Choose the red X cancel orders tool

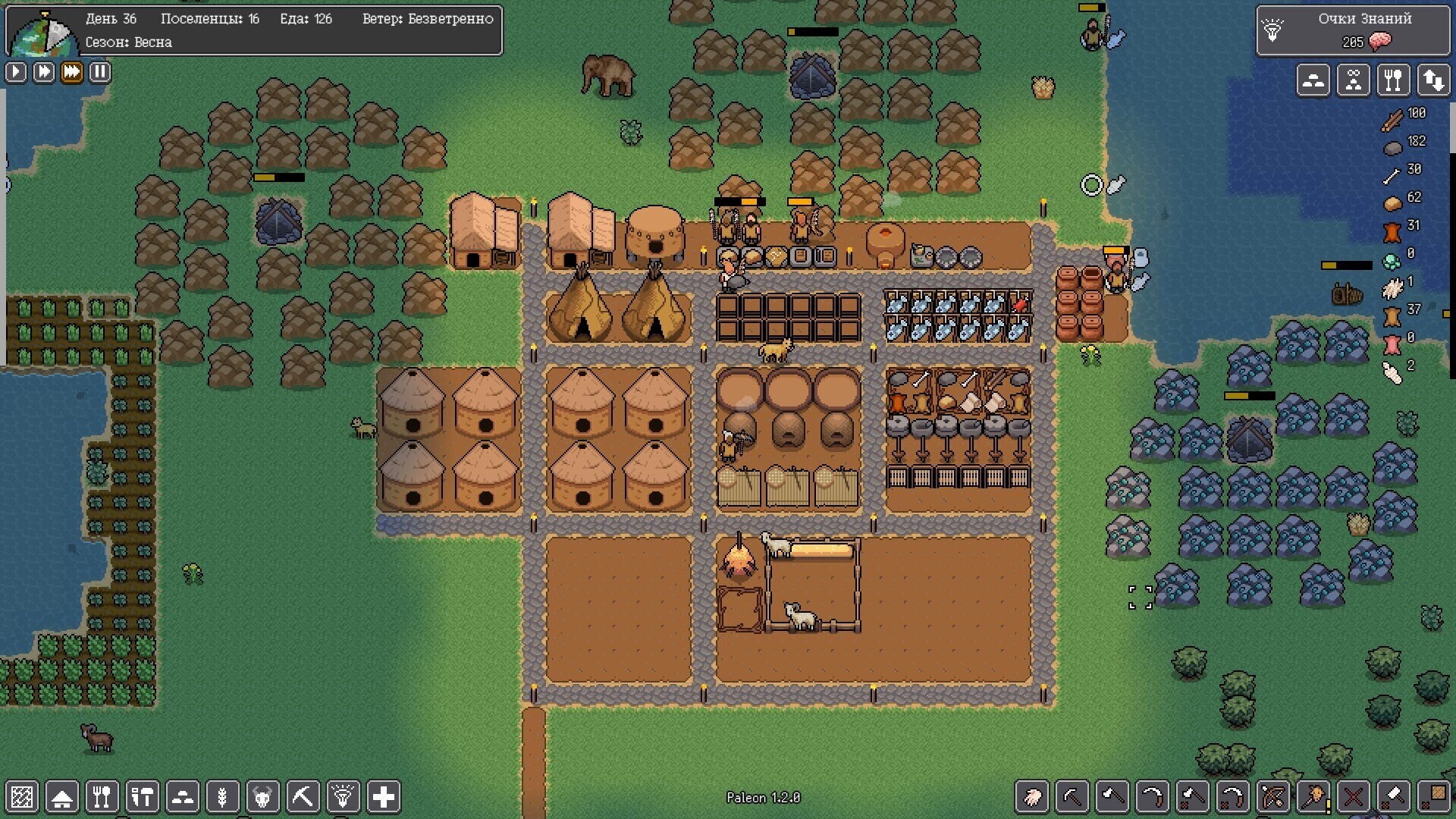pos(1354,797)
